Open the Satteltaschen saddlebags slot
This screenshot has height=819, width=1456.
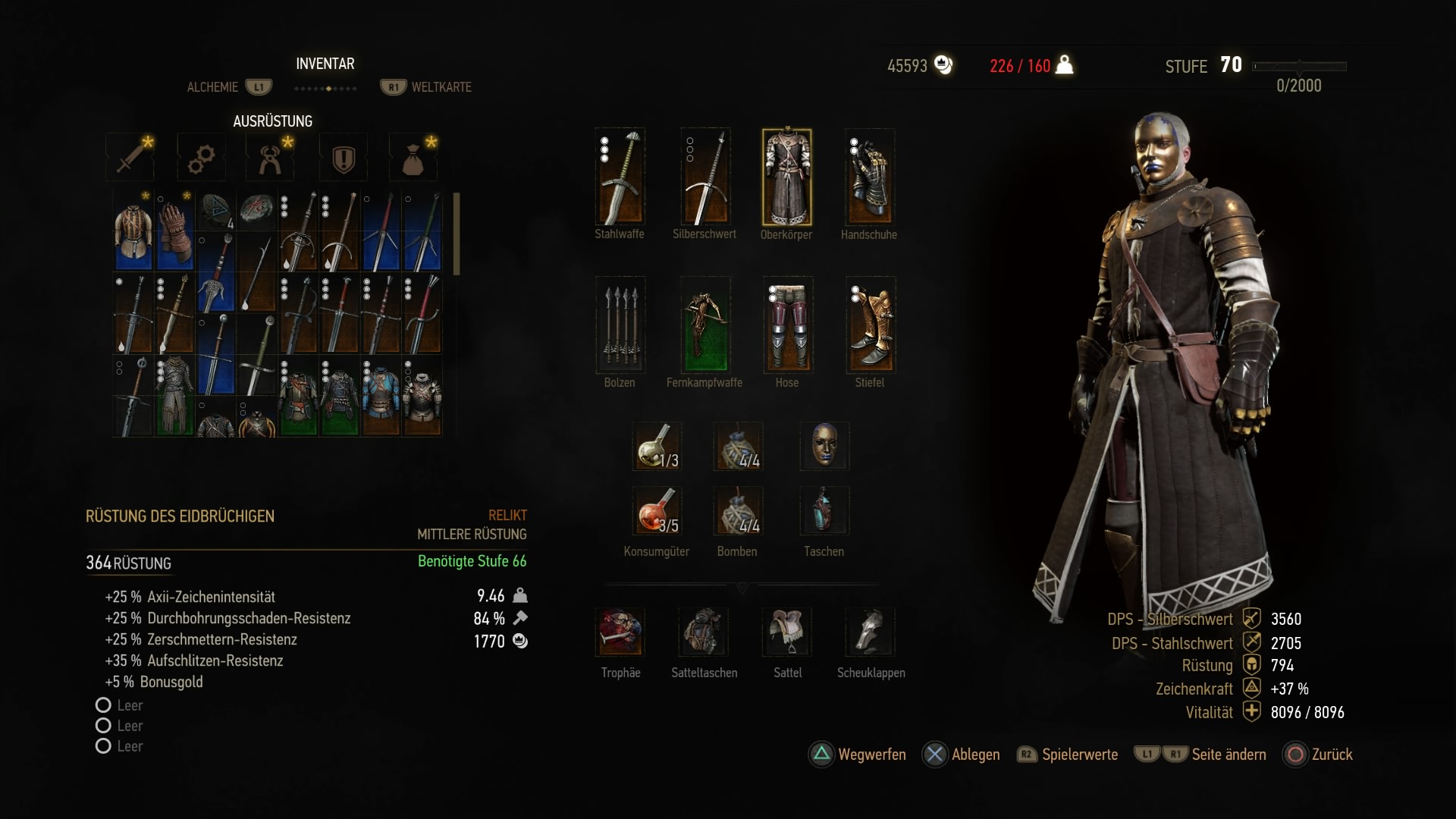pos(704,632)
